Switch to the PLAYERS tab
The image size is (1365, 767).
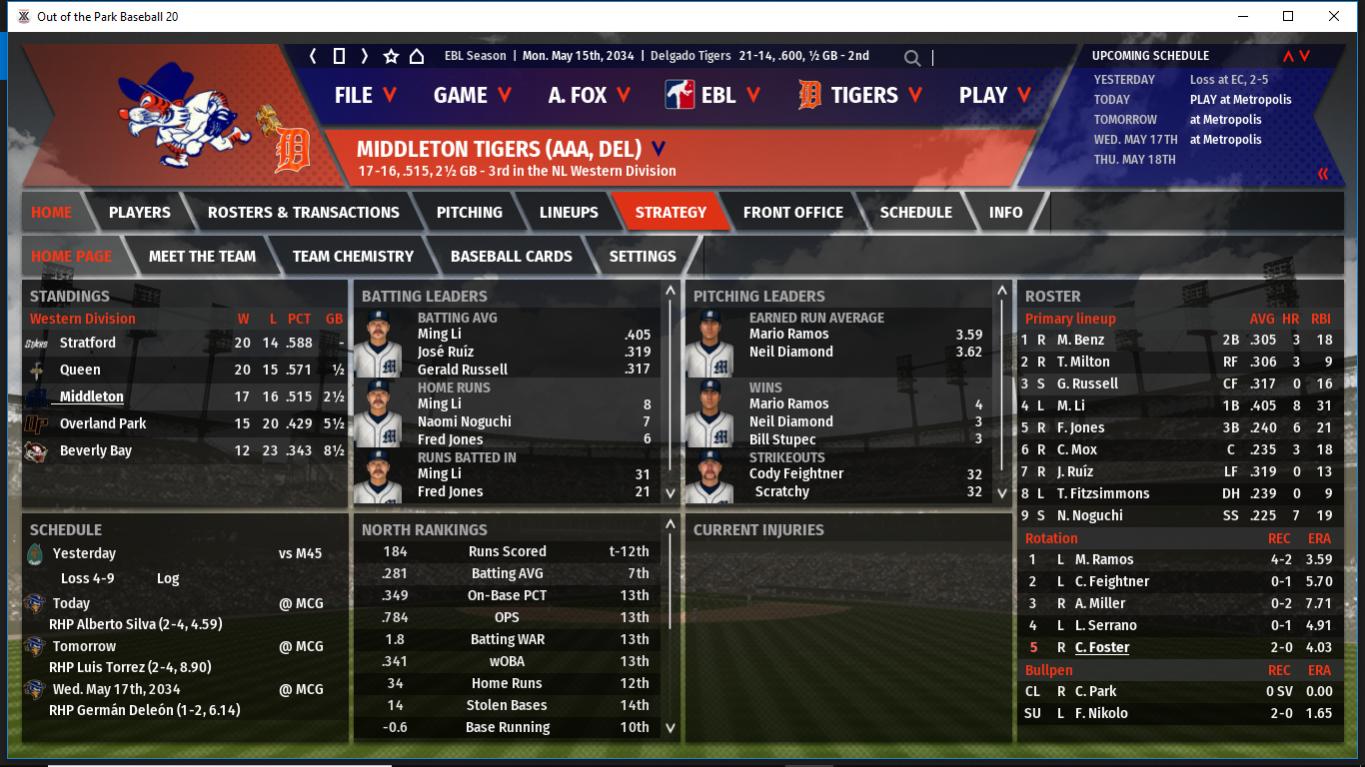point(139,212)
